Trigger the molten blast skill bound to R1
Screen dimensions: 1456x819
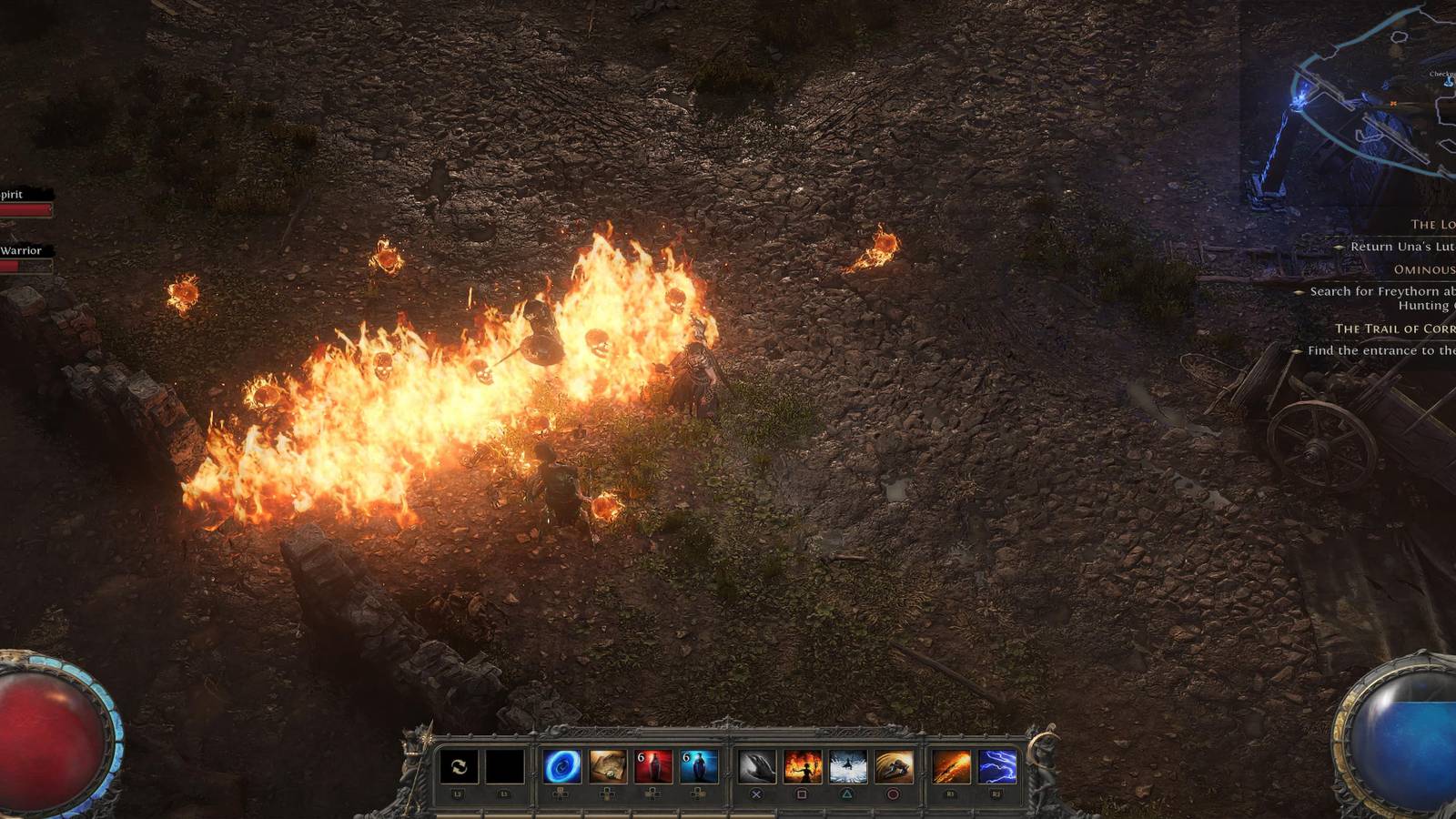(951, 767)
